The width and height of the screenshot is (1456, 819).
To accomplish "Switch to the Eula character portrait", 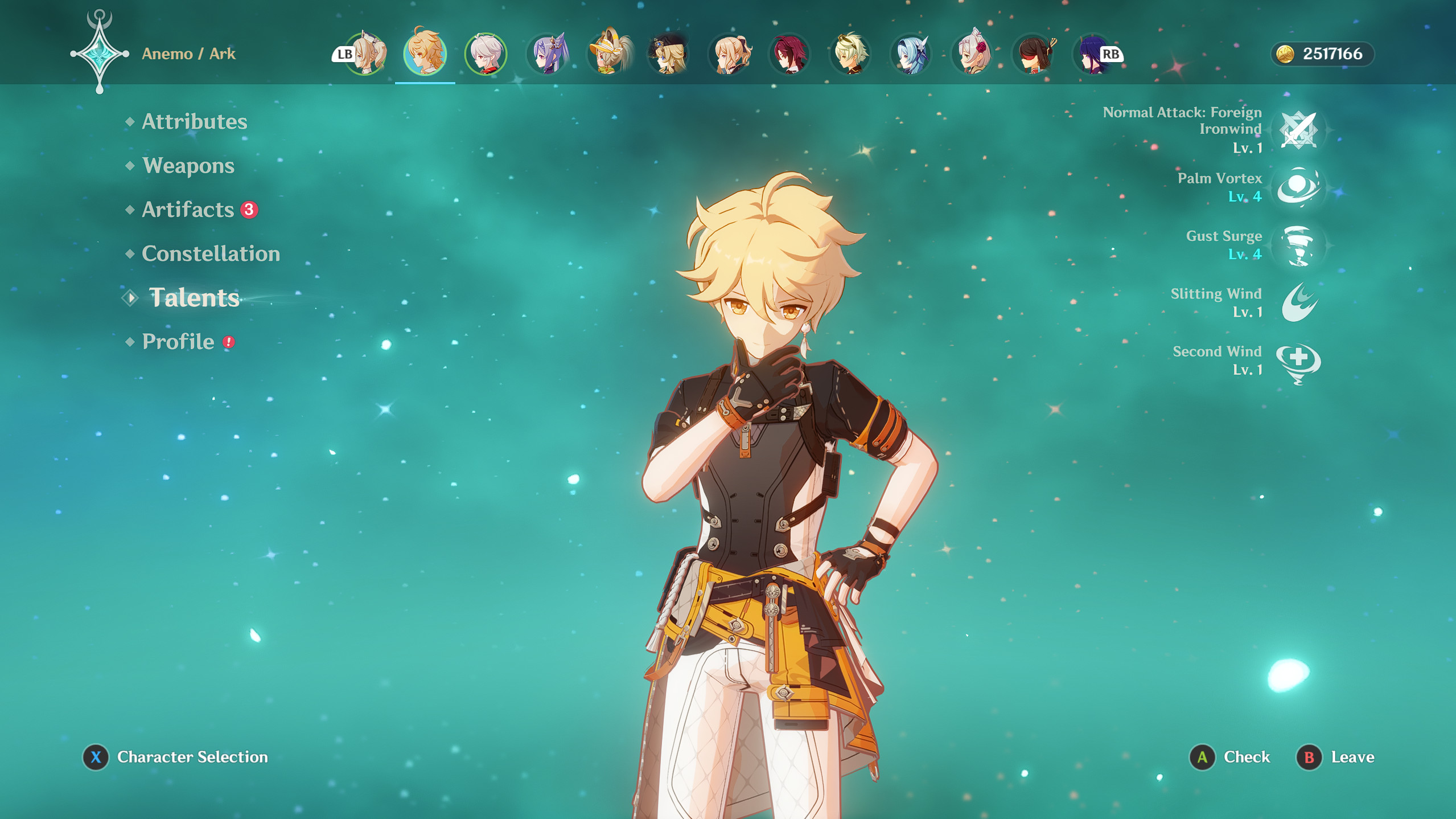I will point(909,54).
